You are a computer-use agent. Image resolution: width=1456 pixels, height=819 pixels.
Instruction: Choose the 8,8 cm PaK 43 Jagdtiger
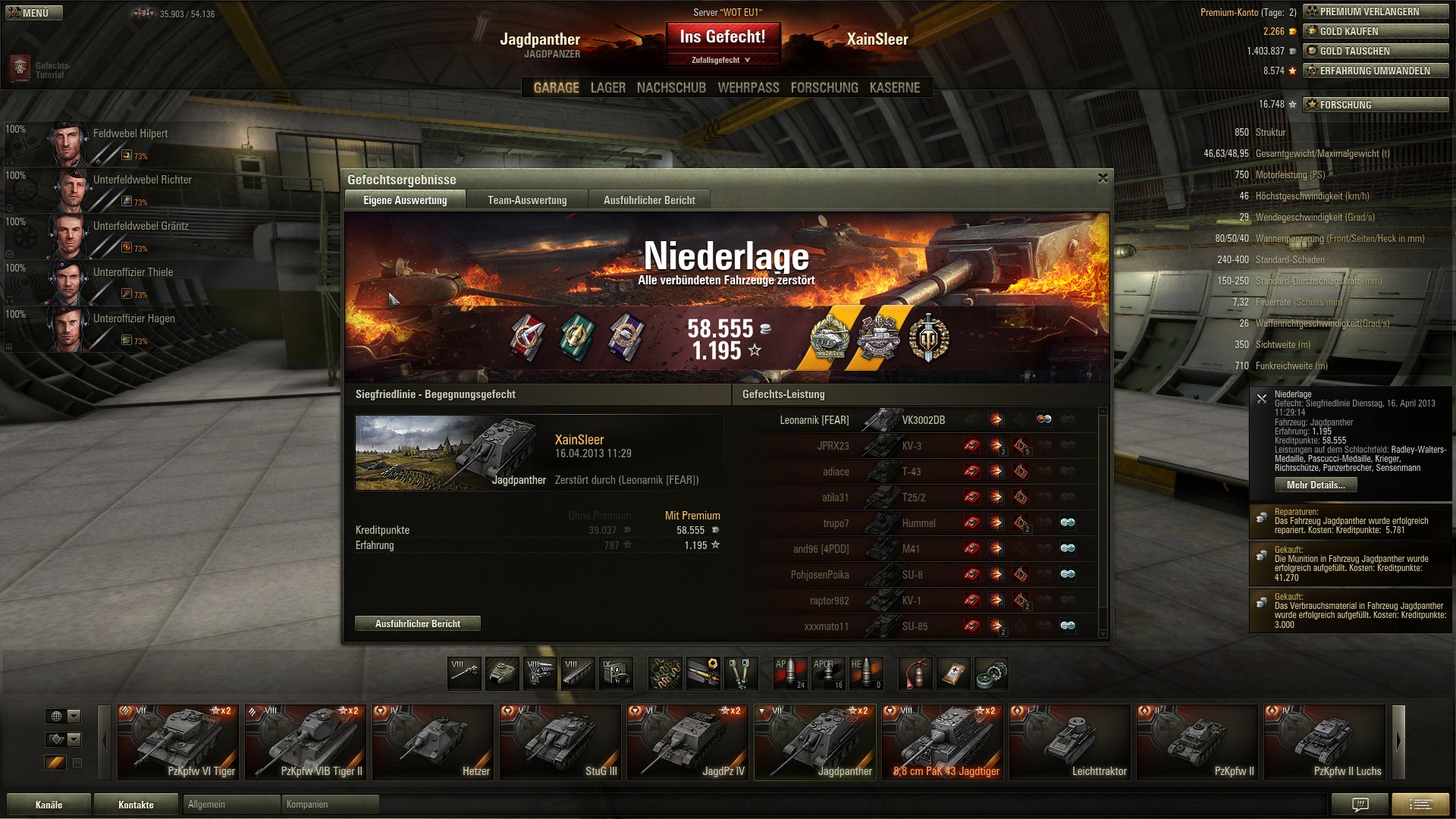pos(943,742)
